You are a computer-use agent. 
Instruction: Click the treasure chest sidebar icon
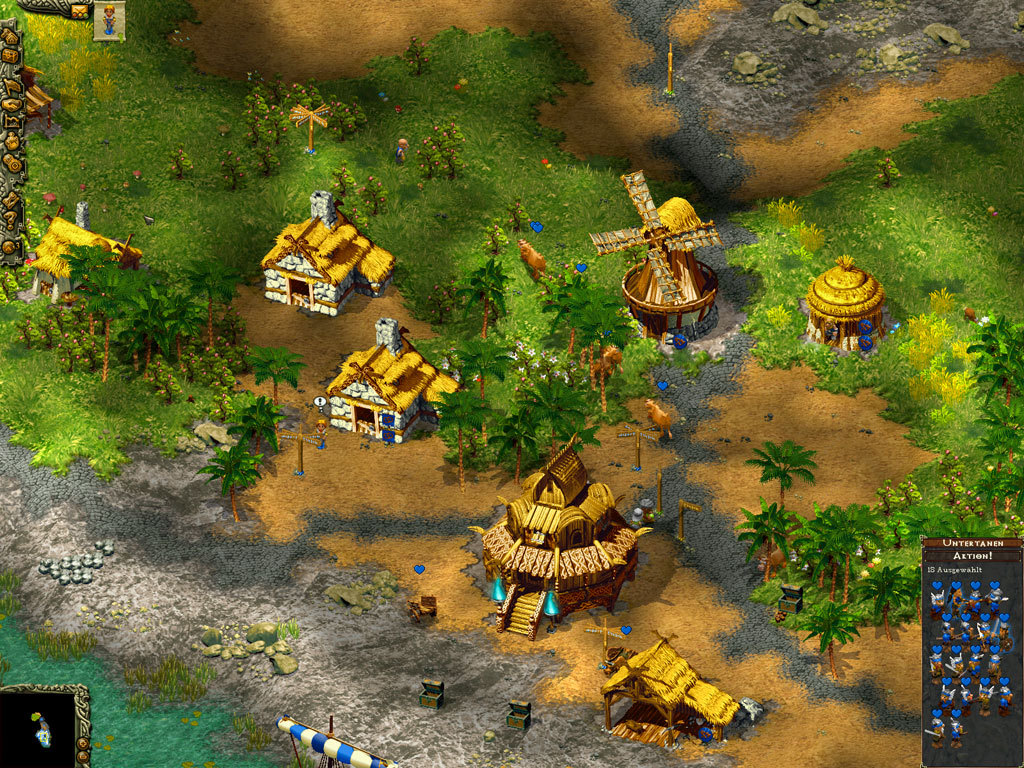[11, 56]
